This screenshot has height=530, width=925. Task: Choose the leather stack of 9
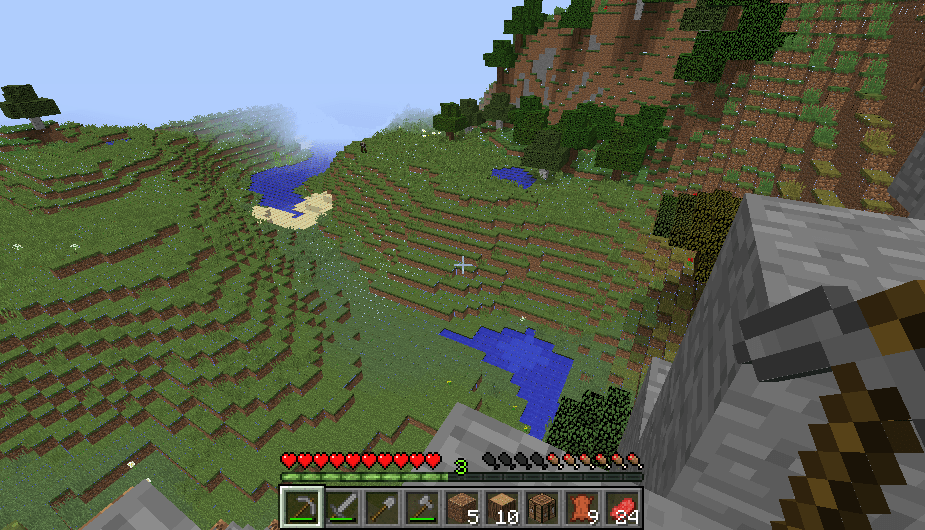click(583, 507)
